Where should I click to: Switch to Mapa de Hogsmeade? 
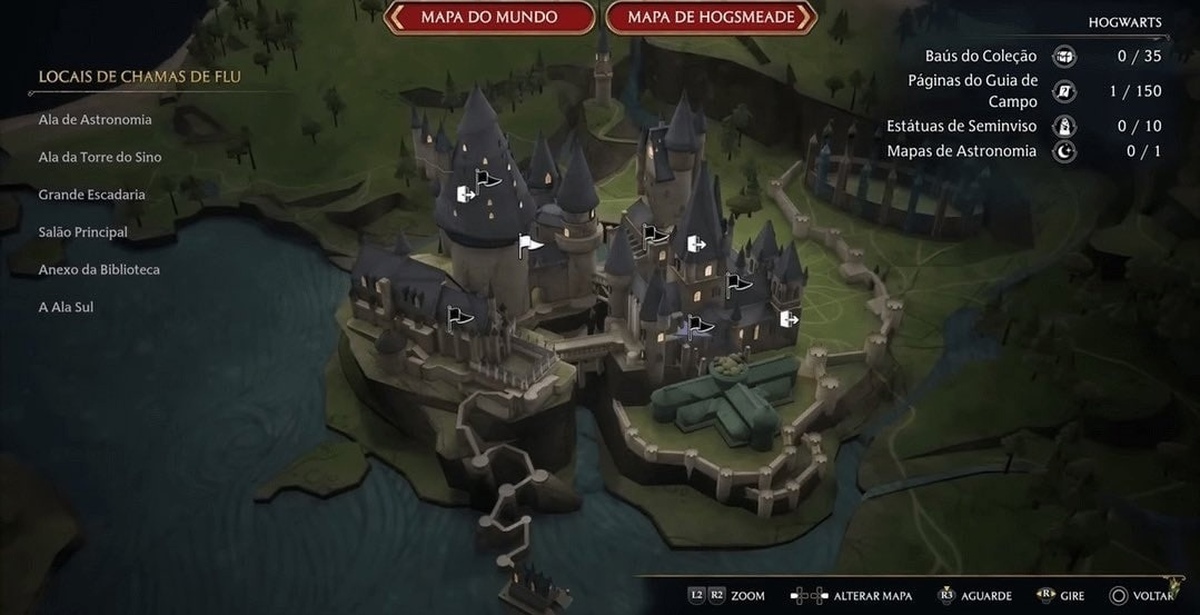point(711,17)
